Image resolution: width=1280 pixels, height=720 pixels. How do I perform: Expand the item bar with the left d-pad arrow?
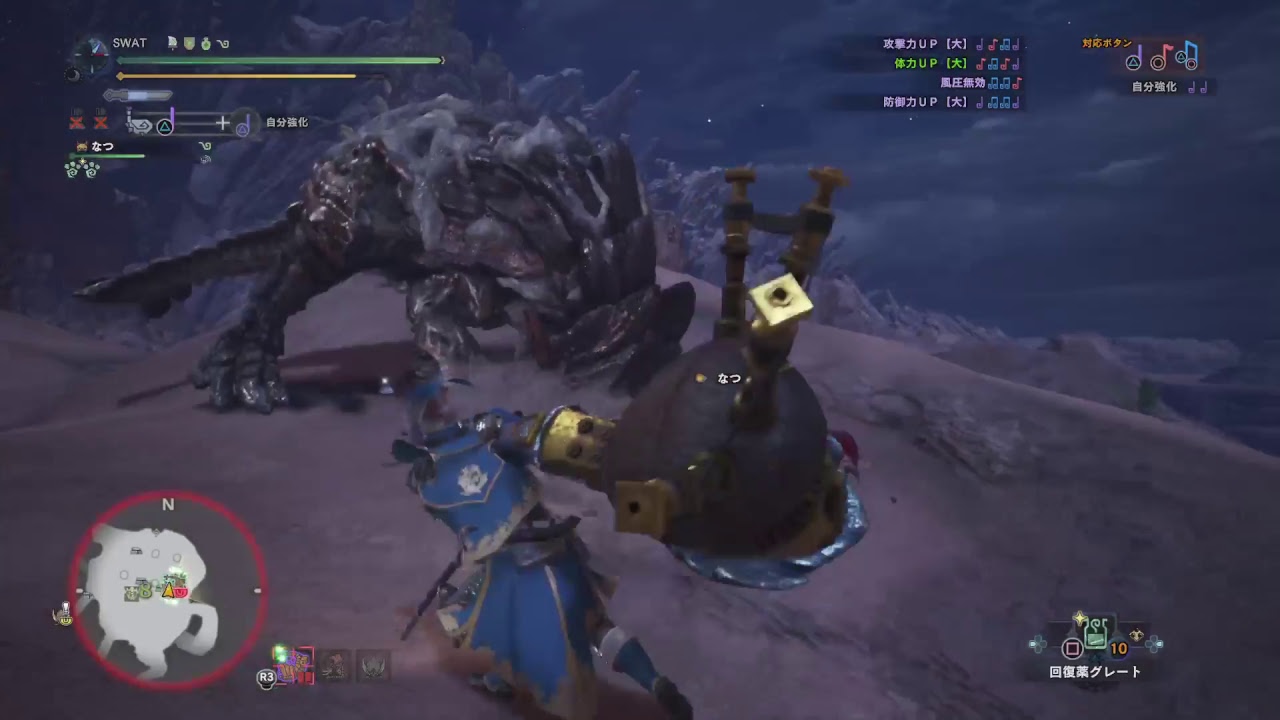click(x=1038, y=643)
